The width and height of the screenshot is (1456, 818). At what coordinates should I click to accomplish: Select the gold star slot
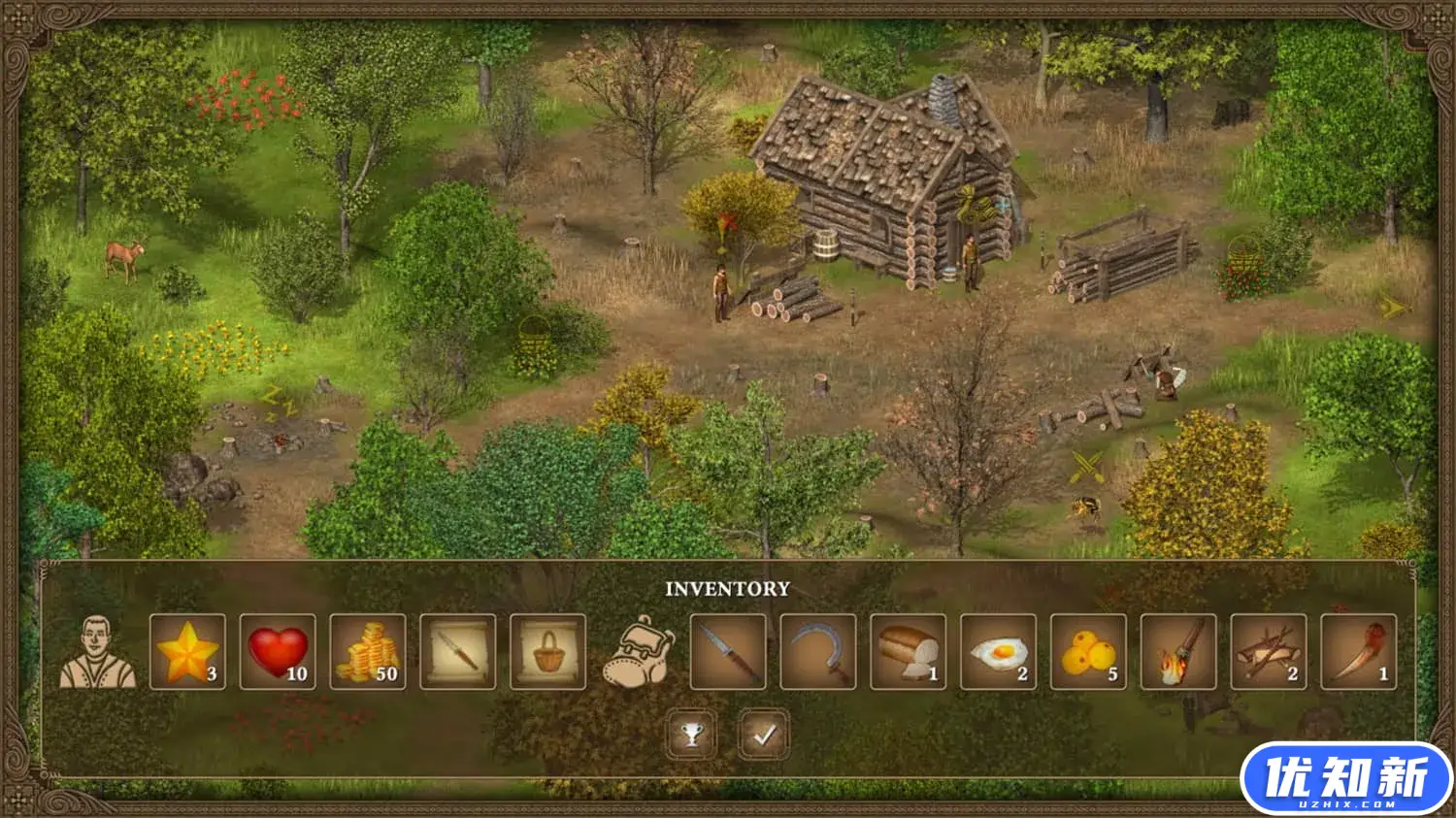tap(187, 652)
